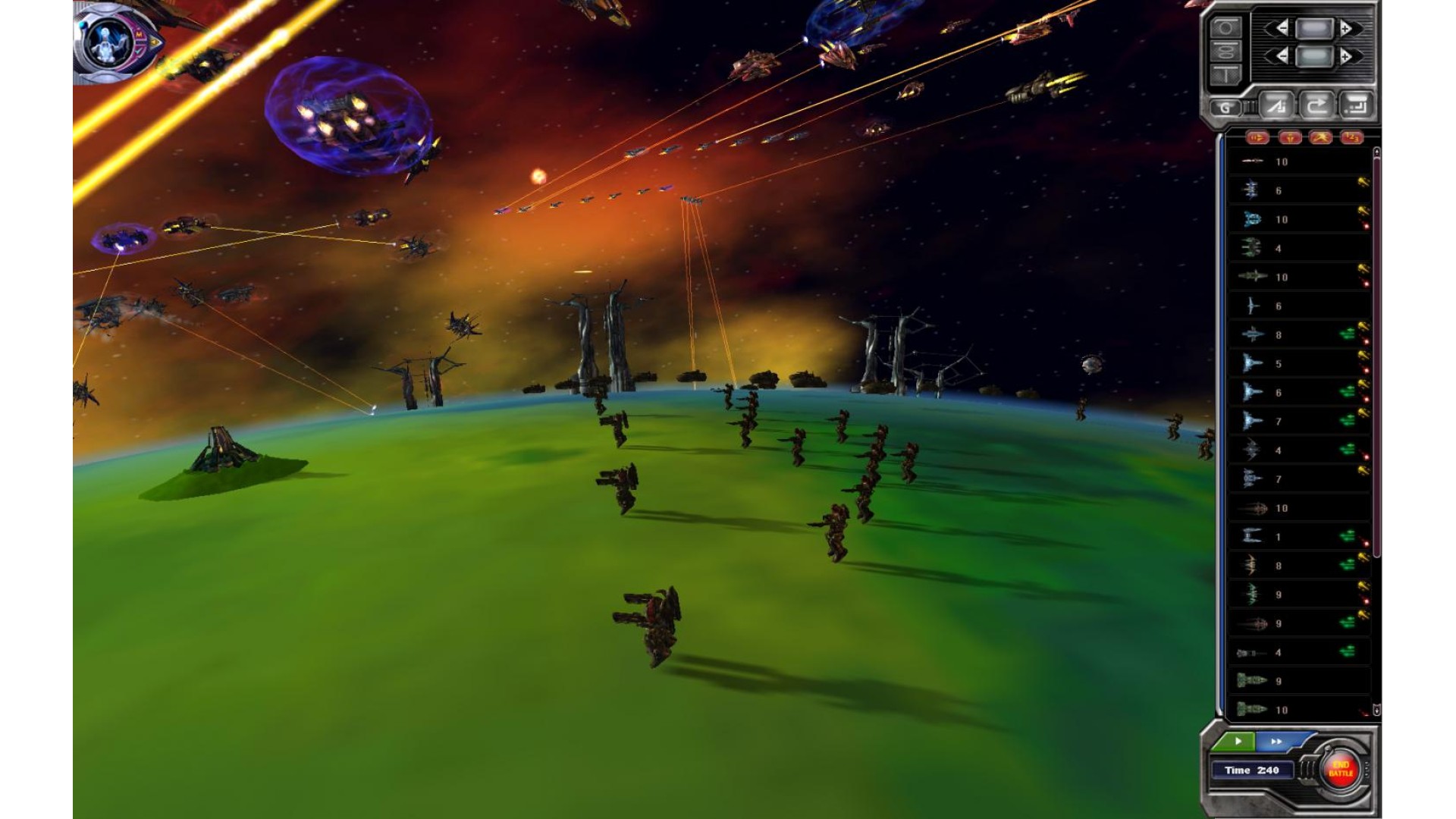Click the red crossed-swords filter button
Image resolution: width=1456 pixels, height=819 pixels.
tap(1320, 137)
